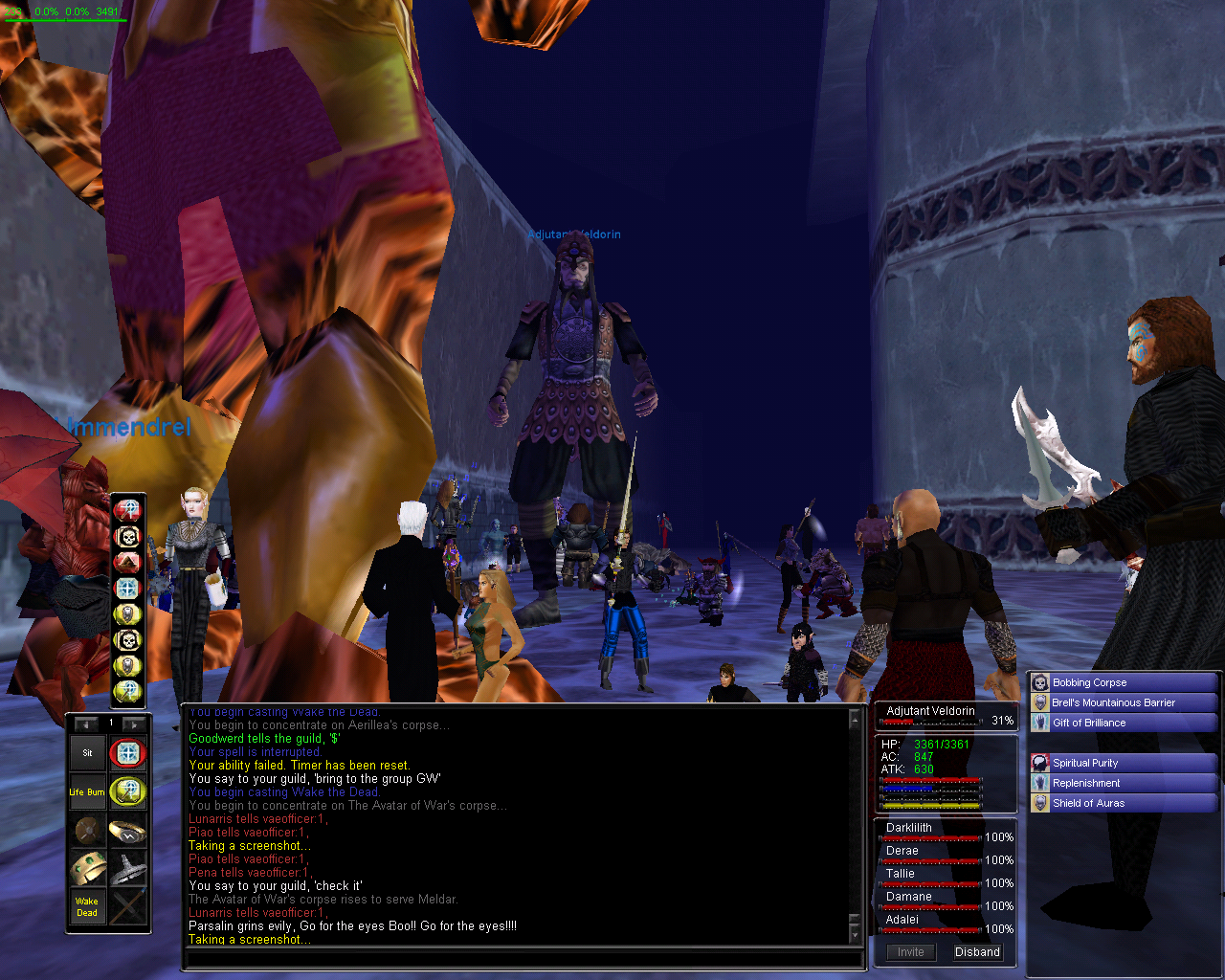Click the Sit hotbutton
Screen dimensions: 1225x980
[87, 753]
